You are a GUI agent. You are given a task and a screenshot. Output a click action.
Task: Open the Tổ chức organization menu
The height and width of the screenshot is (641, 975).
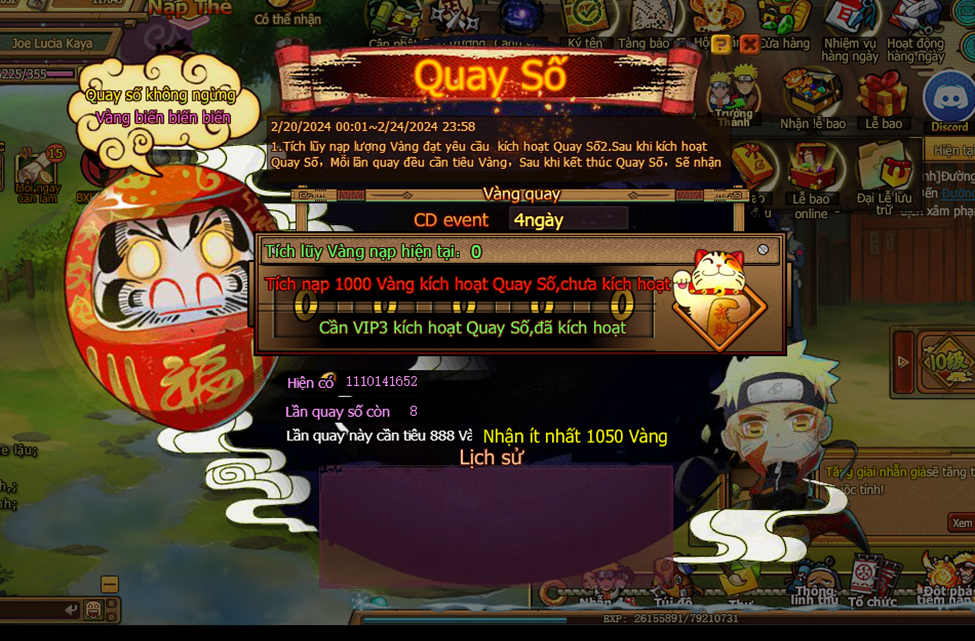click(871, 587)
